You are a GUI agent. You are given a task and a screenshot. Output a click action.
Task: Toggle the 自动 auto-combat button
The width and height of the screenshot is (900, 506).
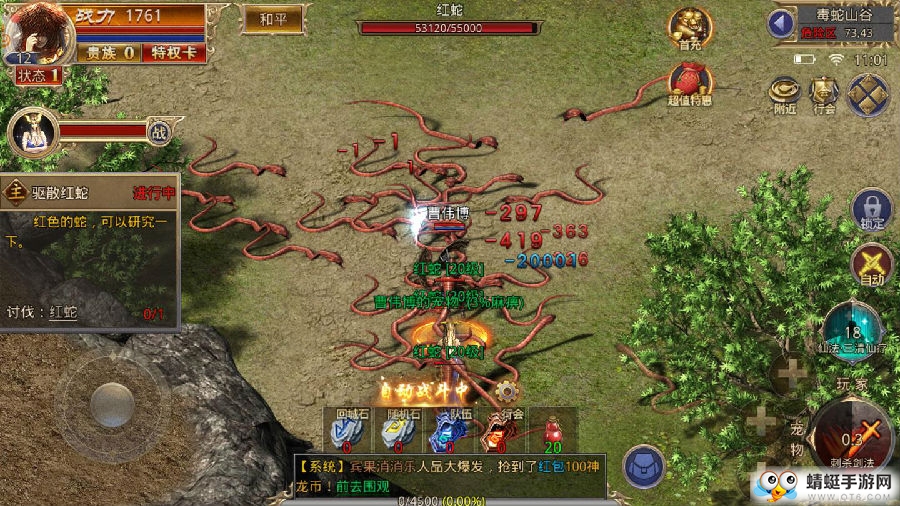[871, 267]
